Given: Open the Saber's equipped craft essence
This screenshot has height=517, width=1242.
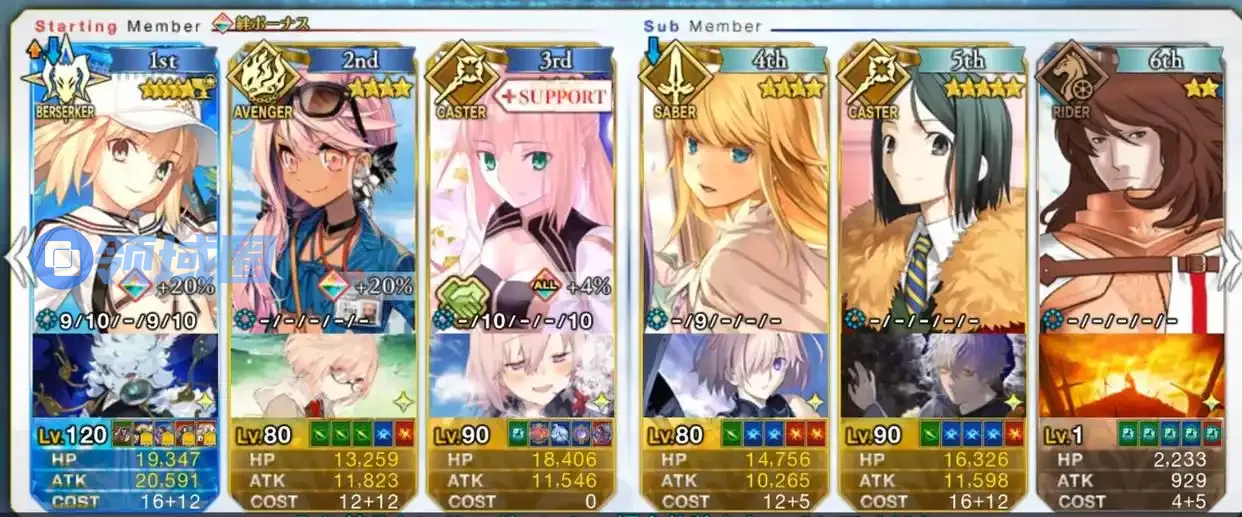Looking at the screenshot, I should coord(735,375).
